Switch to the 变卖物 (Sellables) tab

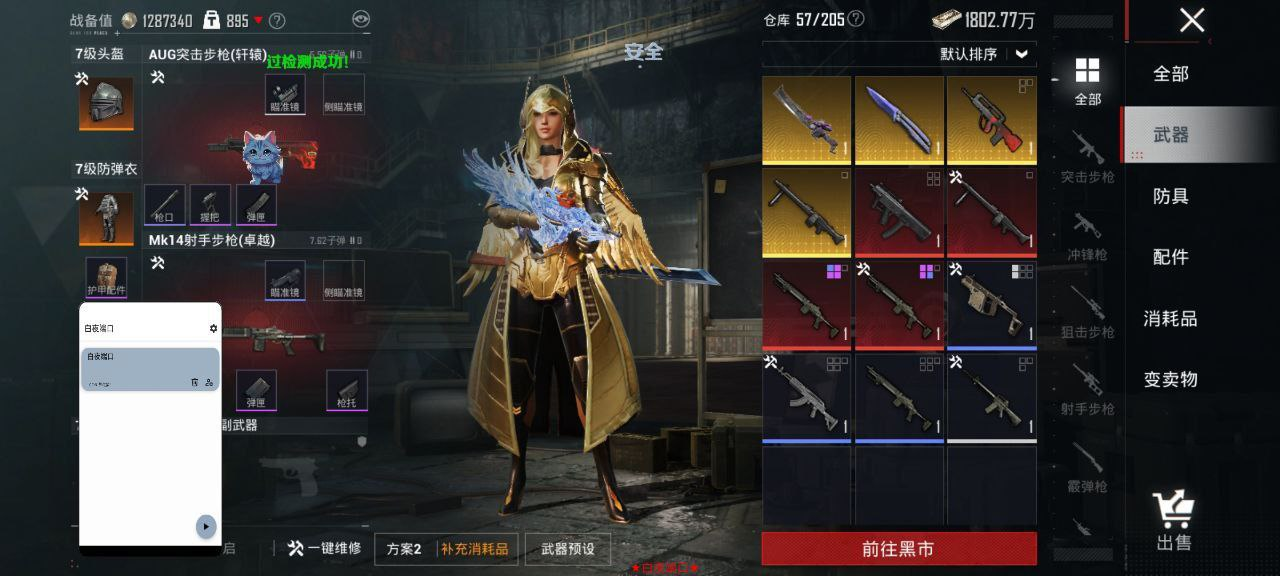[1171, 380]
